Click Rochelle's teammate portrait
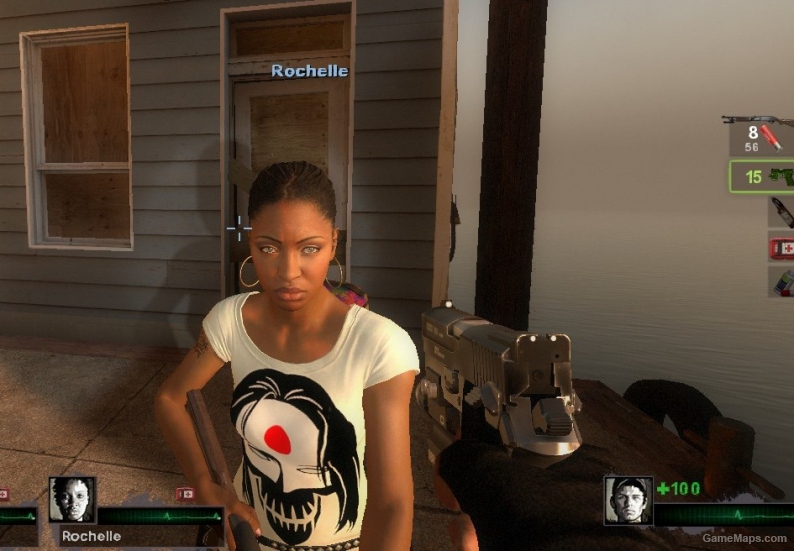Image resolution: width=794 pixels, height=551 pixels. click(73, 499)
